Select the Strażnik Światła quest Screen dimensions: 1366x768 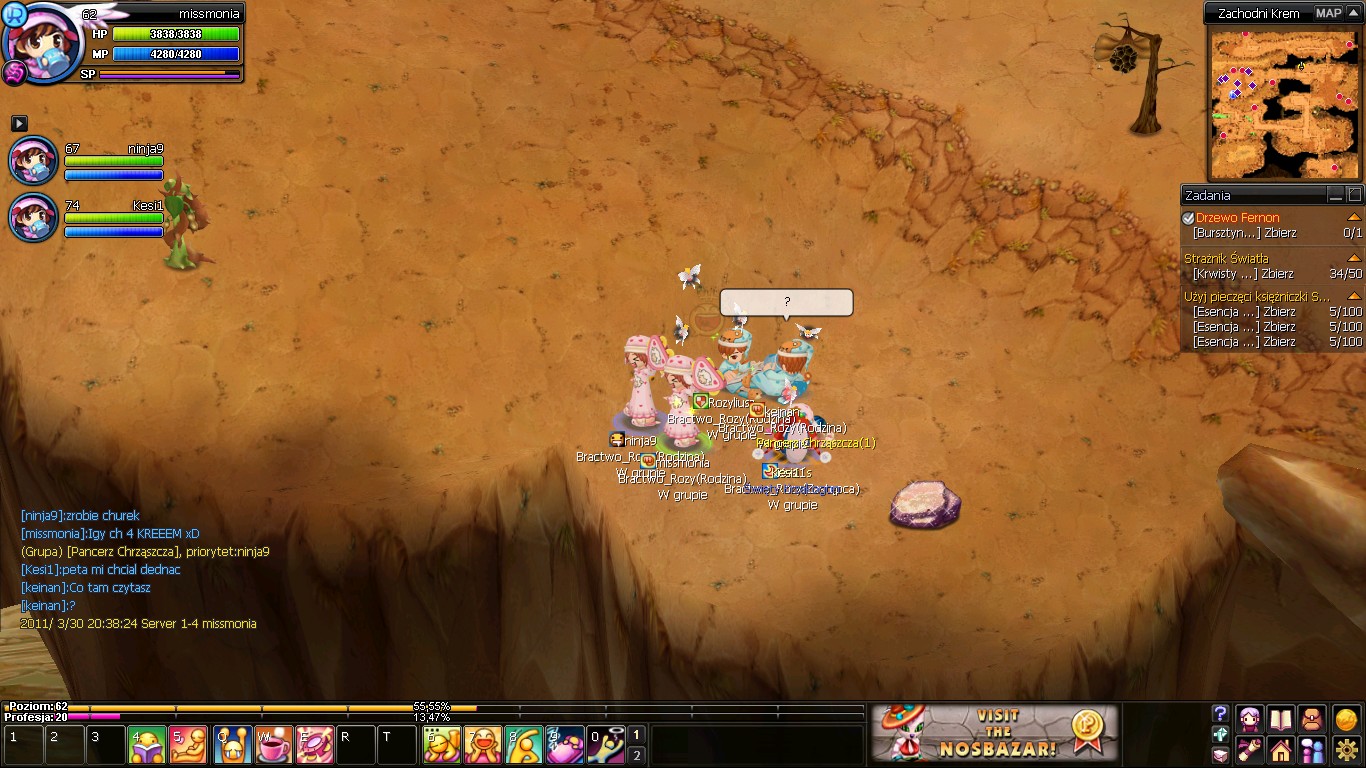click(x=1226, y=259)
